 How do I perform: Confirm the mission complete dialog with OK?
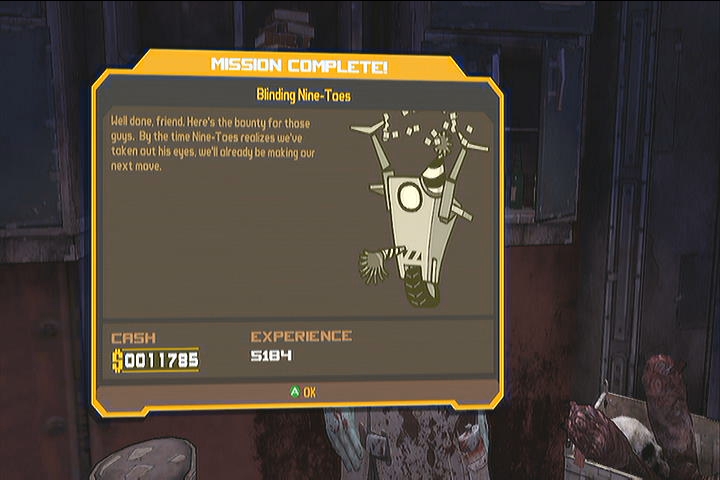(302, 392)
